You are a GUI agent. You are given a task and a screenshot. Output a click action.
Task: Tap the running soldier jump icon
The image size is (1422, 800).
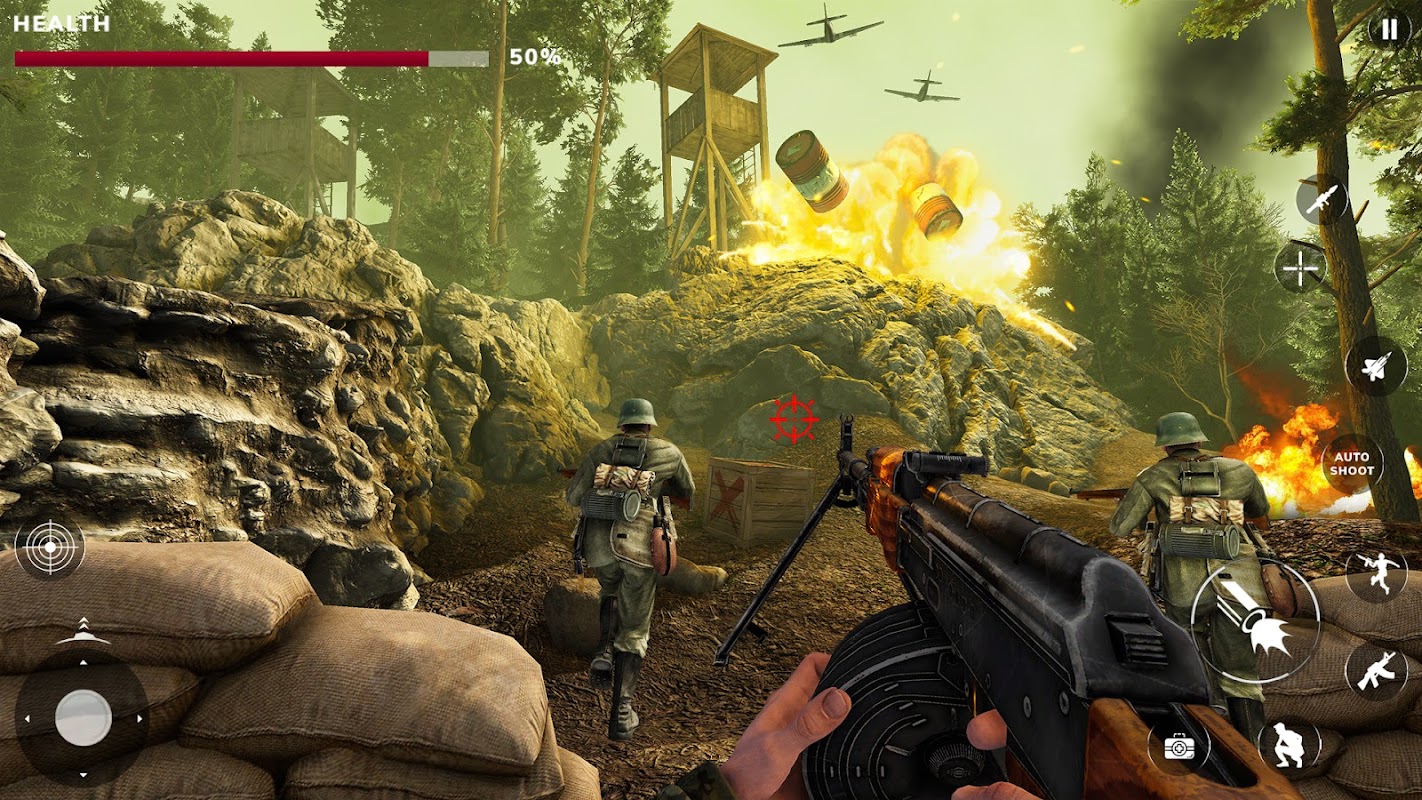click(x=1376, y=575)
